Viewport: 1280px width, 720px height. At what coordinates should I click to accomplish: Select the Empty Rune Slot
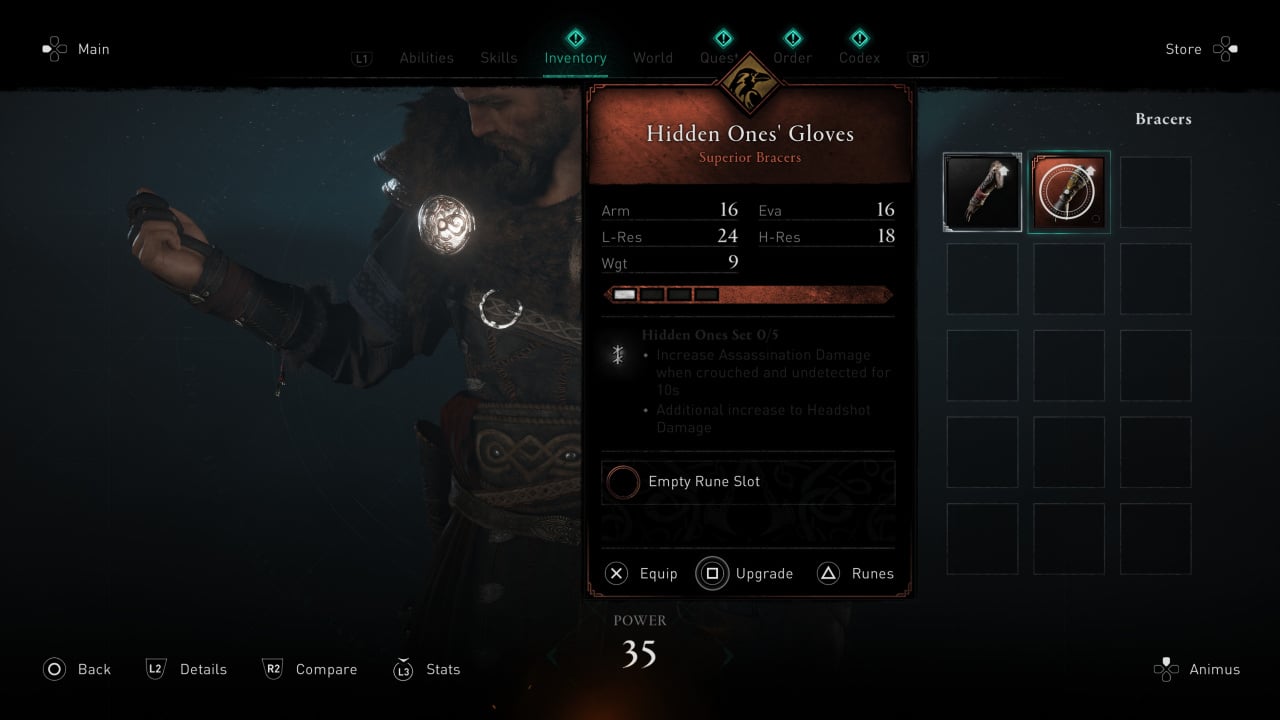tap(748, 482)
